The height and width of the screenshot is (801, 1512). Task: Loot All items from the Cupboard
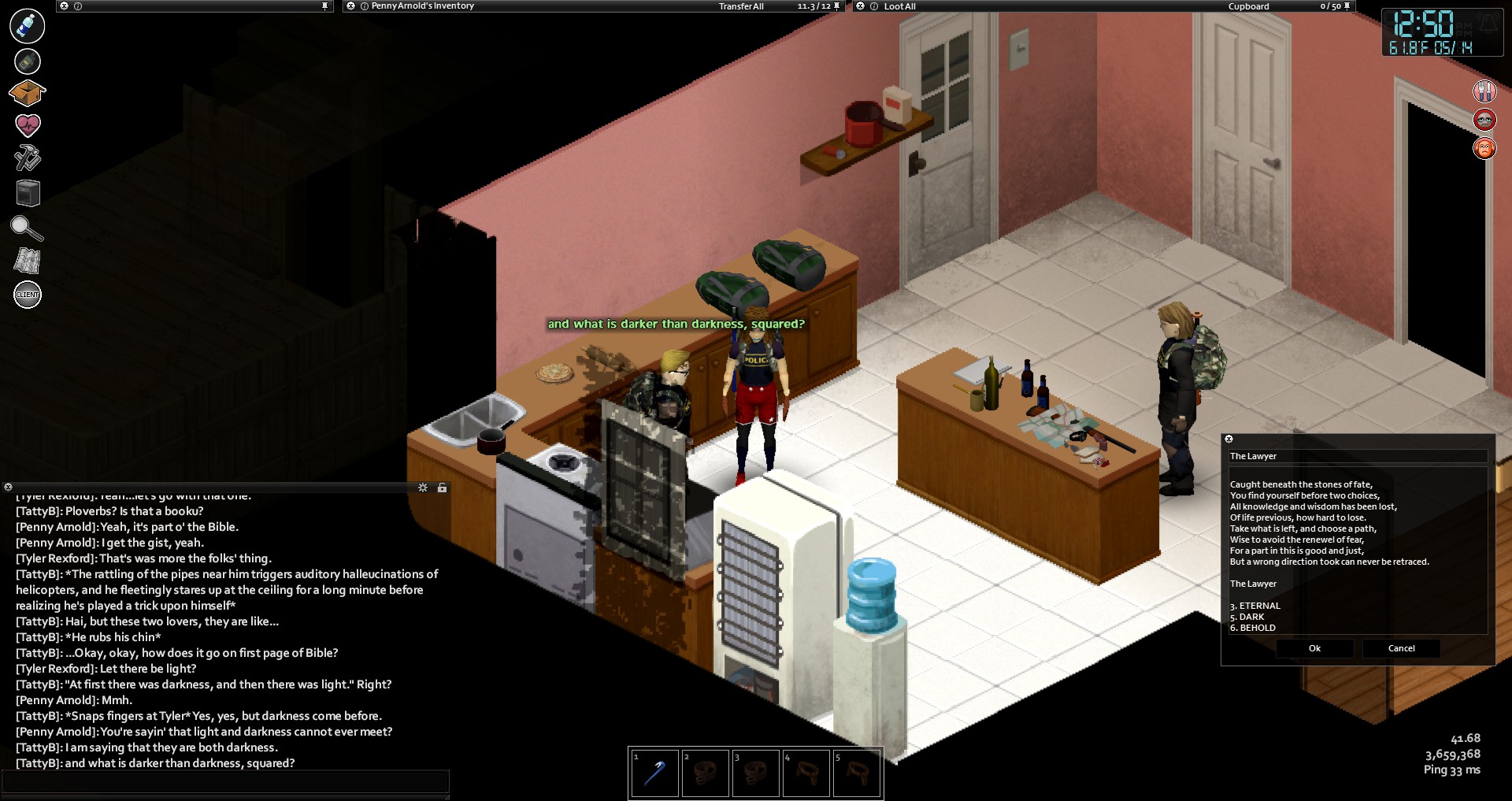tap(899, 6)
